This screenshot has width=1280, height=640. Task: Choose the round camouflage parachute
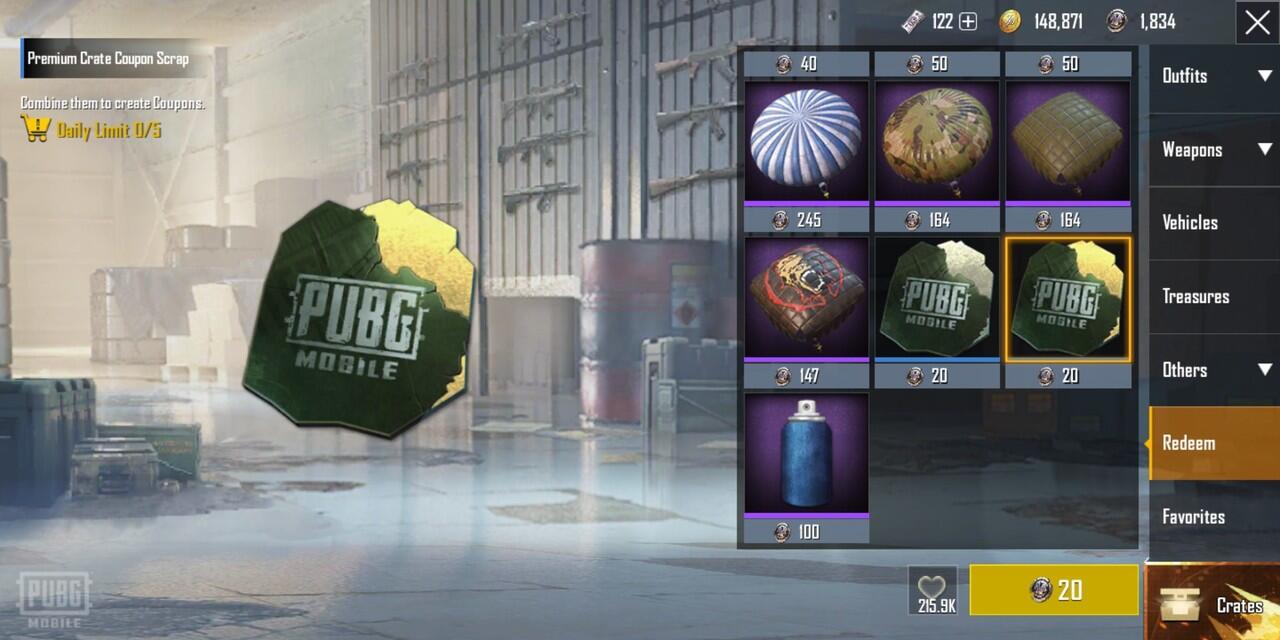937,142
